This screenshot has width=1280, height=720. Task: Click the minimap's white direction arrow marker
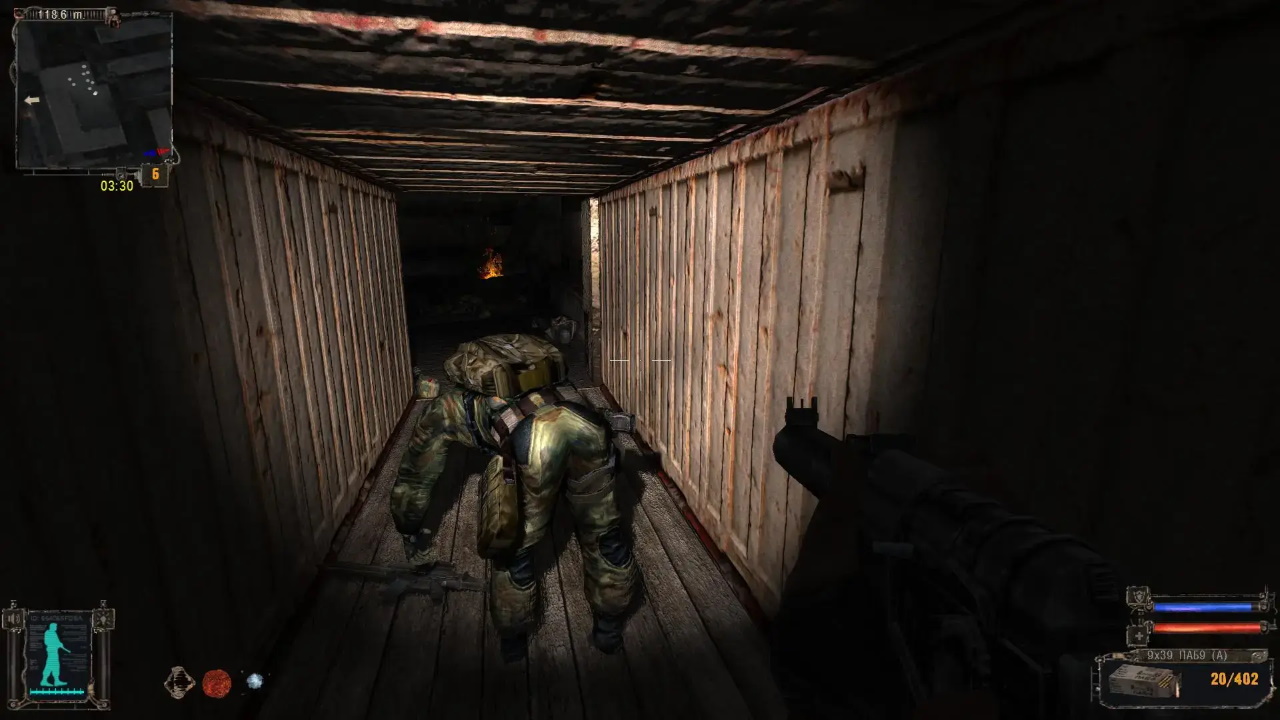(32, 100)
